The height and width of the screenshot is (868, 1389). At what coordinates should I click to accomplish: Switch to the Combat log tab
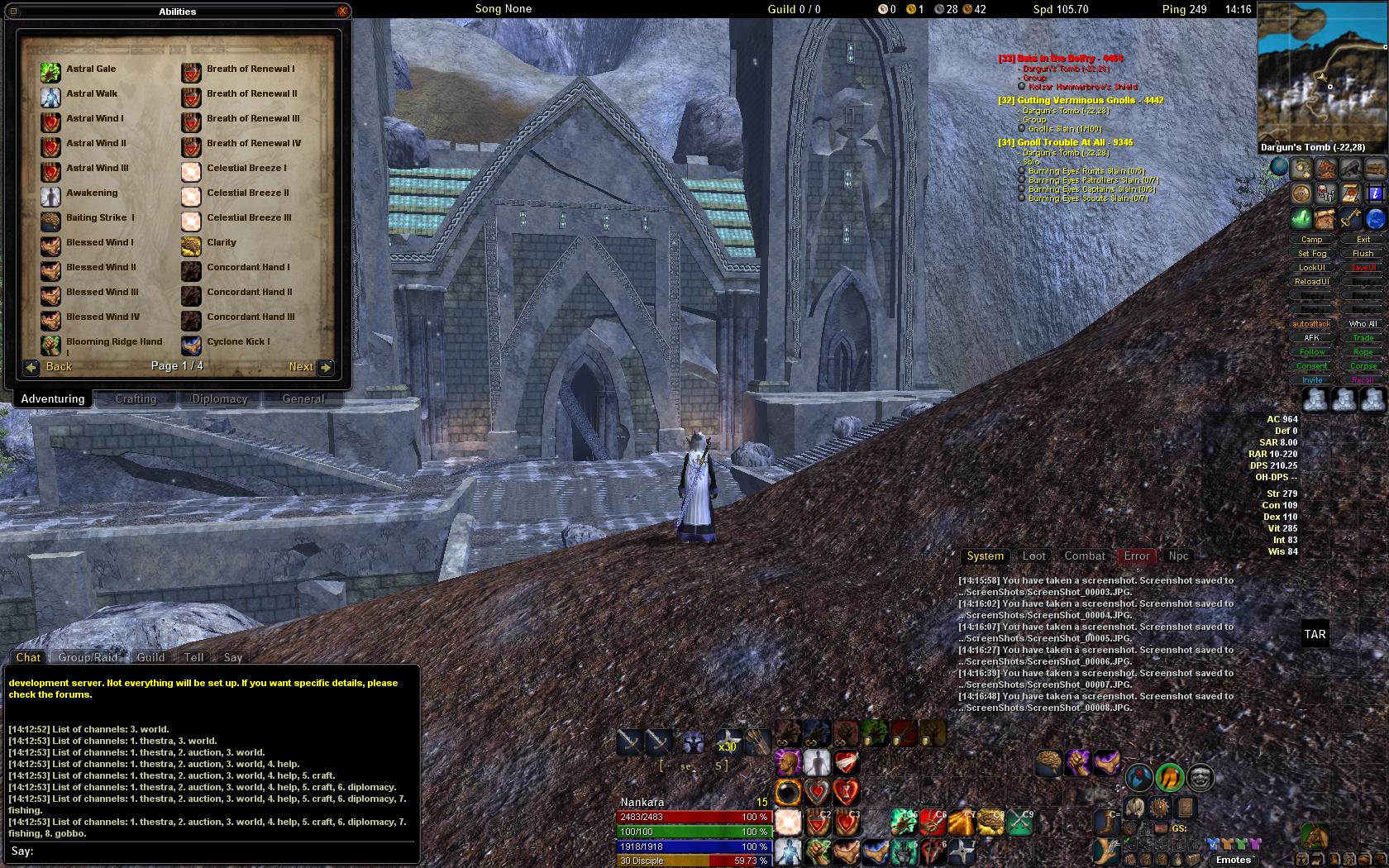pyautogui.click(x=1084, y=556)
